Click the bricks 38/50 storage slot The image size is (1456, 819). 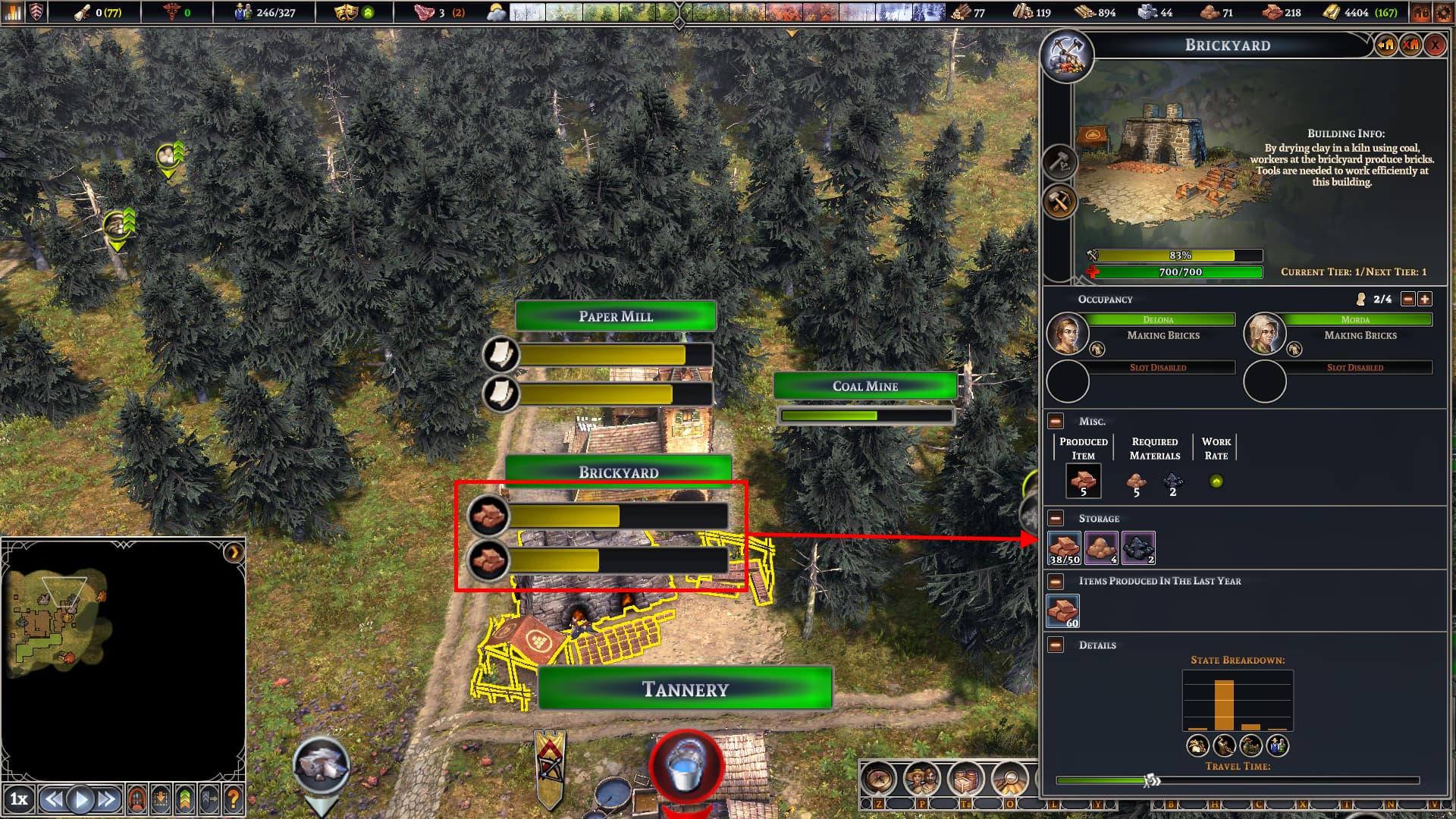1064,548
